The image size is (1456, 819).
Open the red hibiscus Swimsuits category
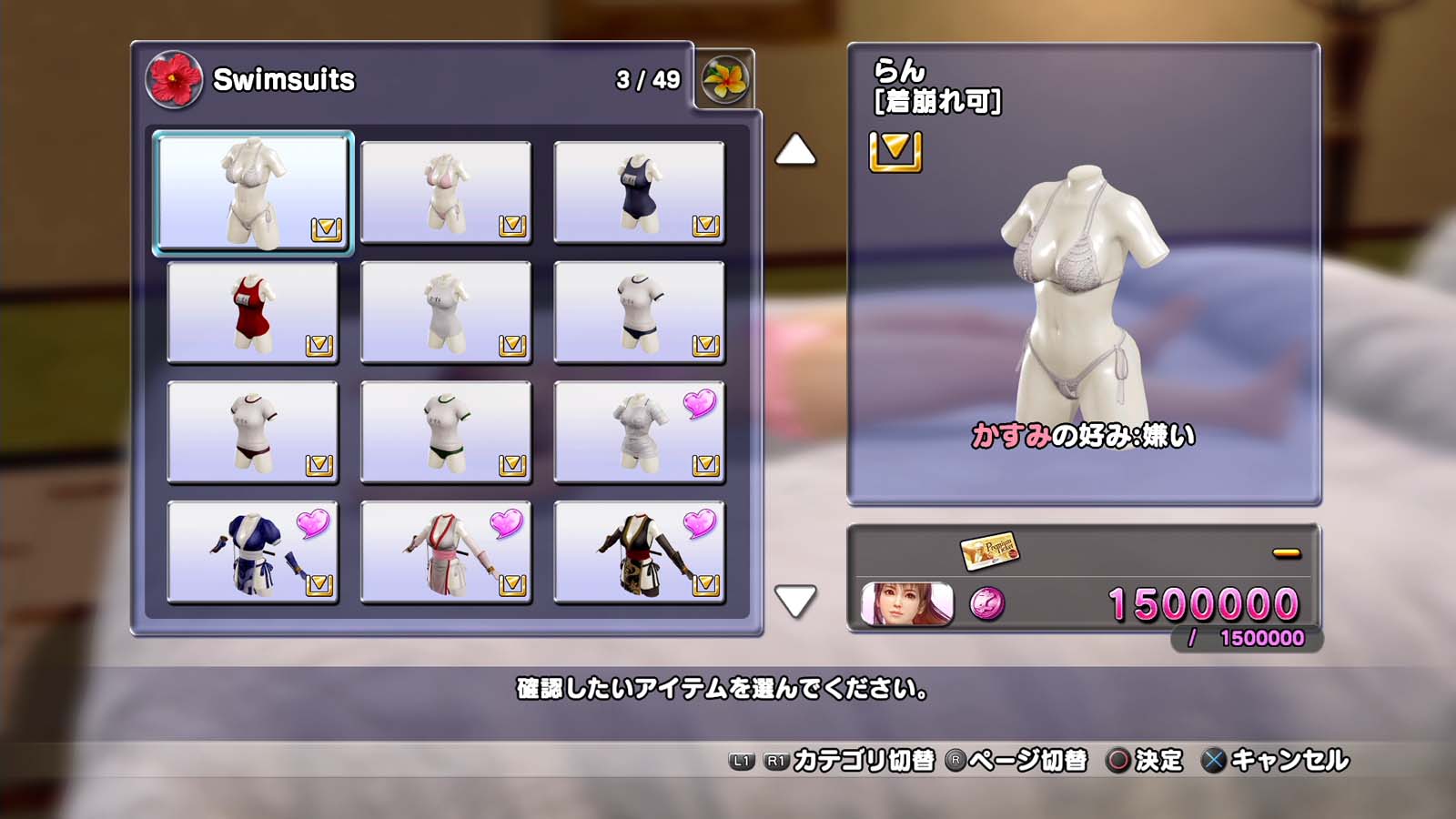click(x=174, y=79)
